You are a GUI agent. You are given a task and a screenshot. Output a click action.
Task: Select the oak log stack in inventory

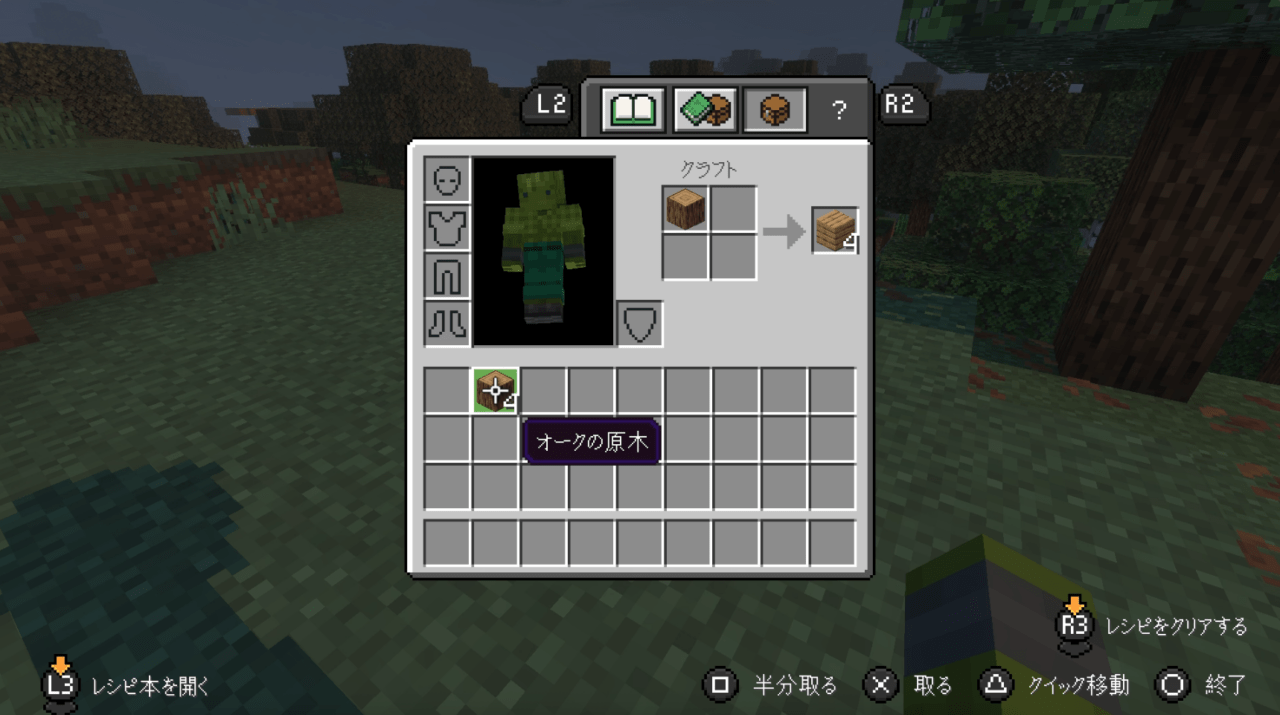click(x=496, y=390)
